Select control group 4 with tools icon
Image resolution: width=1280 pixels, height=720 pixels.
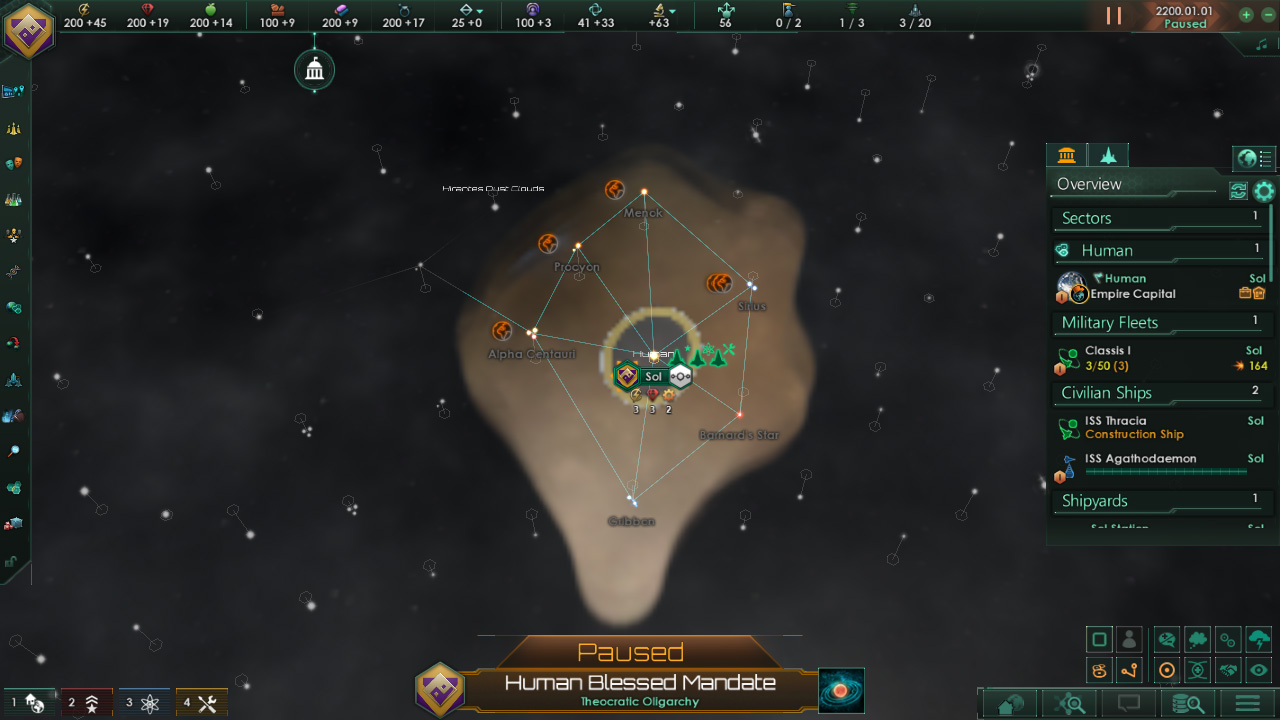click(x=202, y=703)
